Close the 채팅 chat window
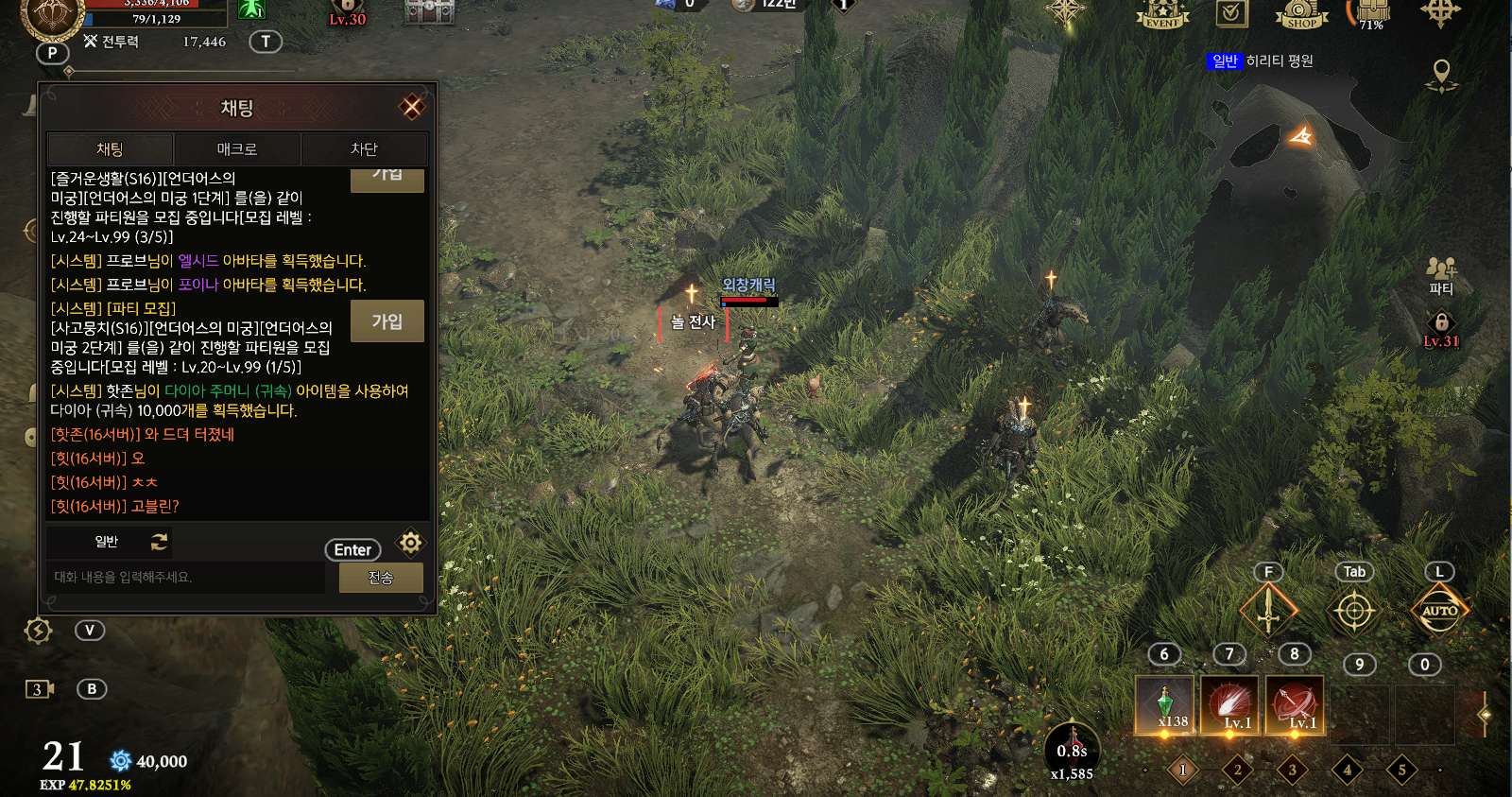This screenshot has height=797, width=1512. (x=412, y=107)
